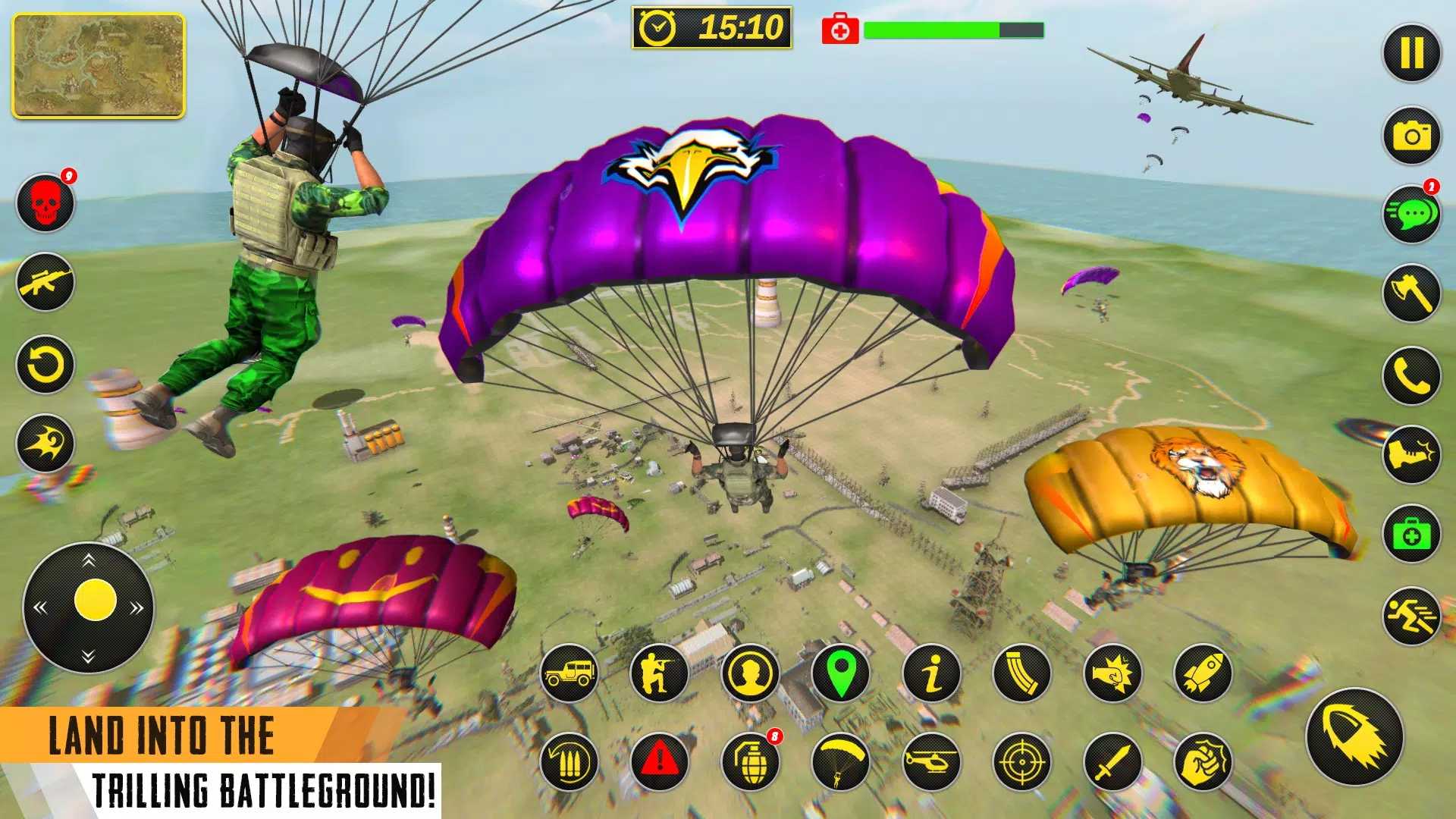Tap the camera screenshot button
1456x819 pixels.
click(1411, 136)
